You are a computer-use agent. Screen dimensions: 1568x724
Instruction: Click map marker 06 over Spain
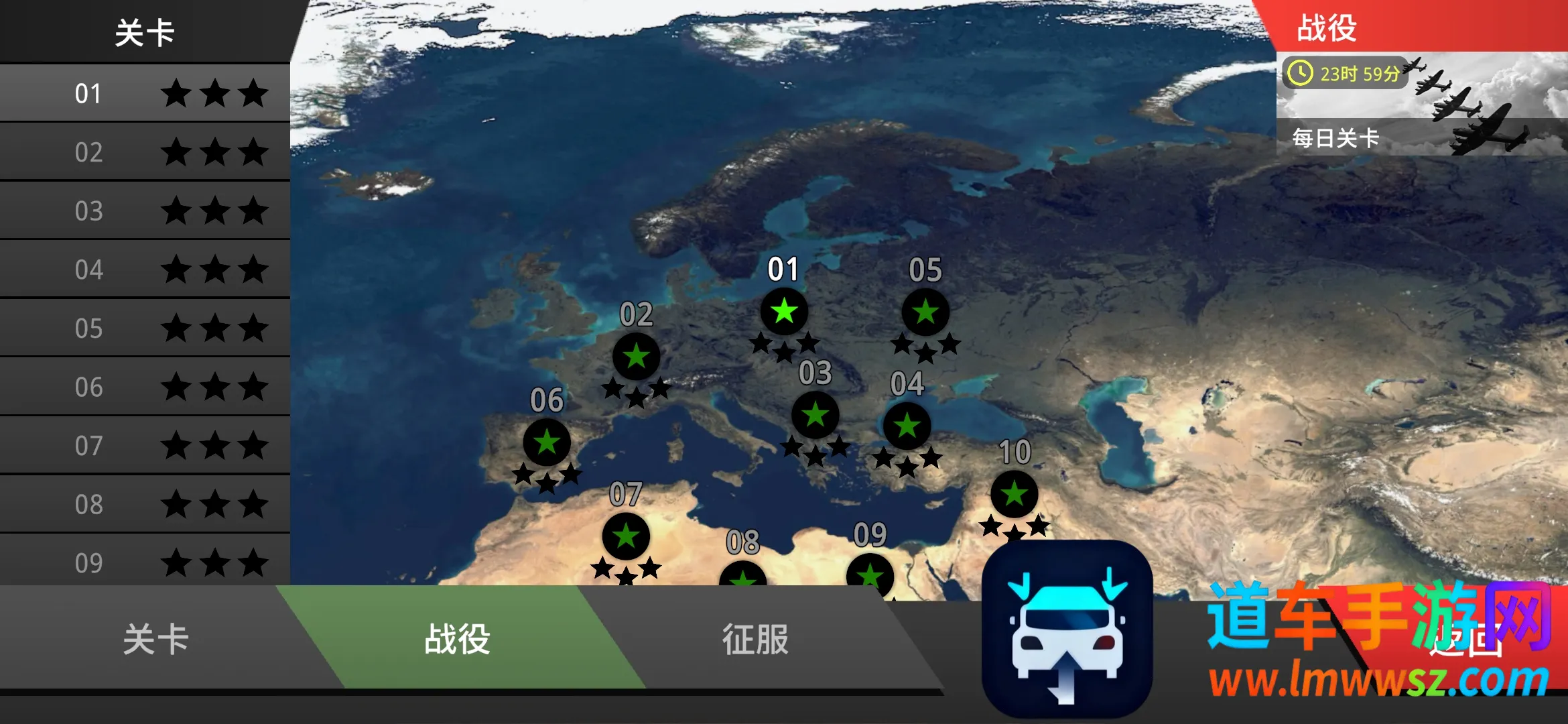click(547, 442)
